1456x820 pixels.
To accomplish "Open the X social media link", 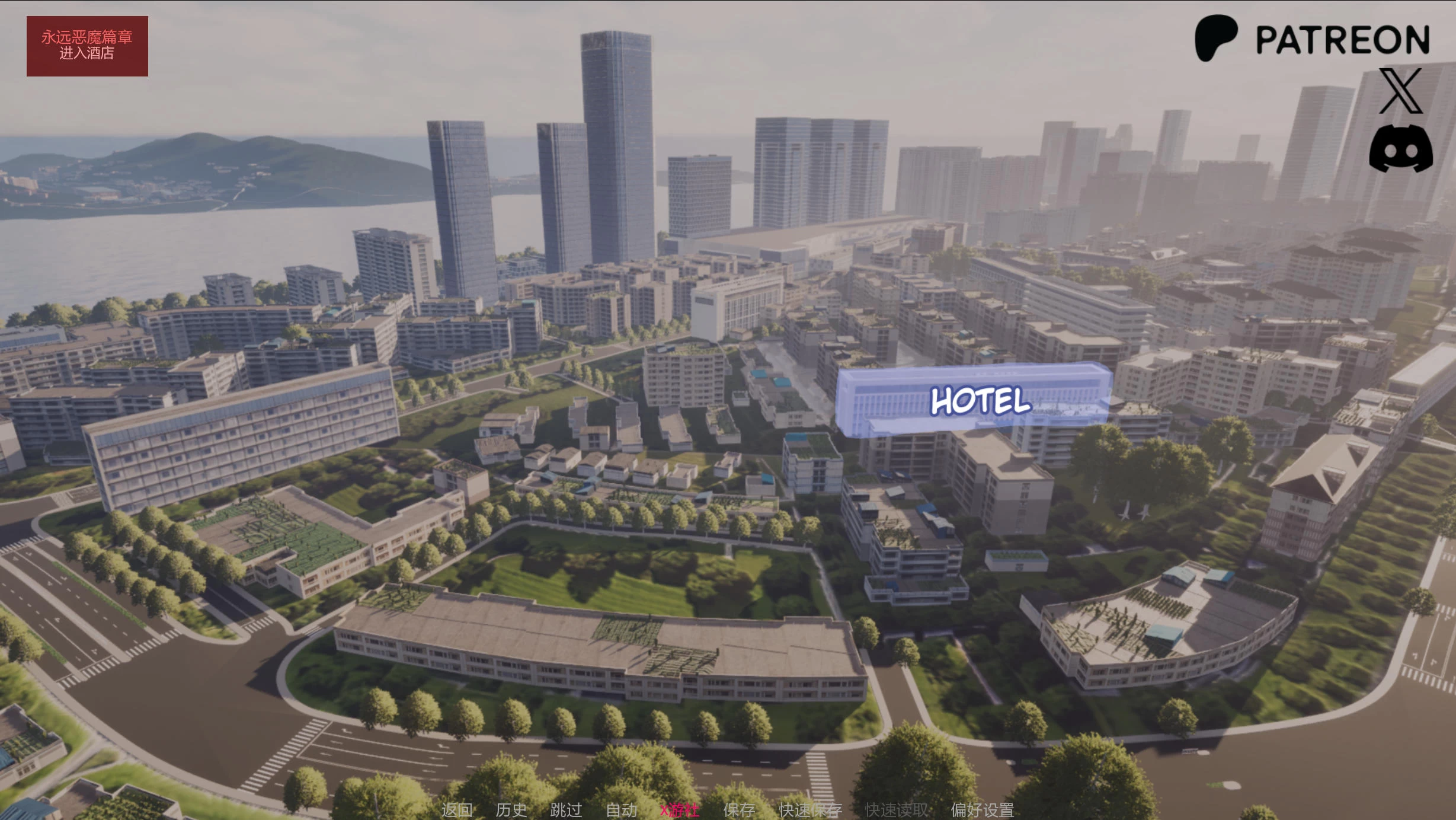I will (x=1400, y=91).
